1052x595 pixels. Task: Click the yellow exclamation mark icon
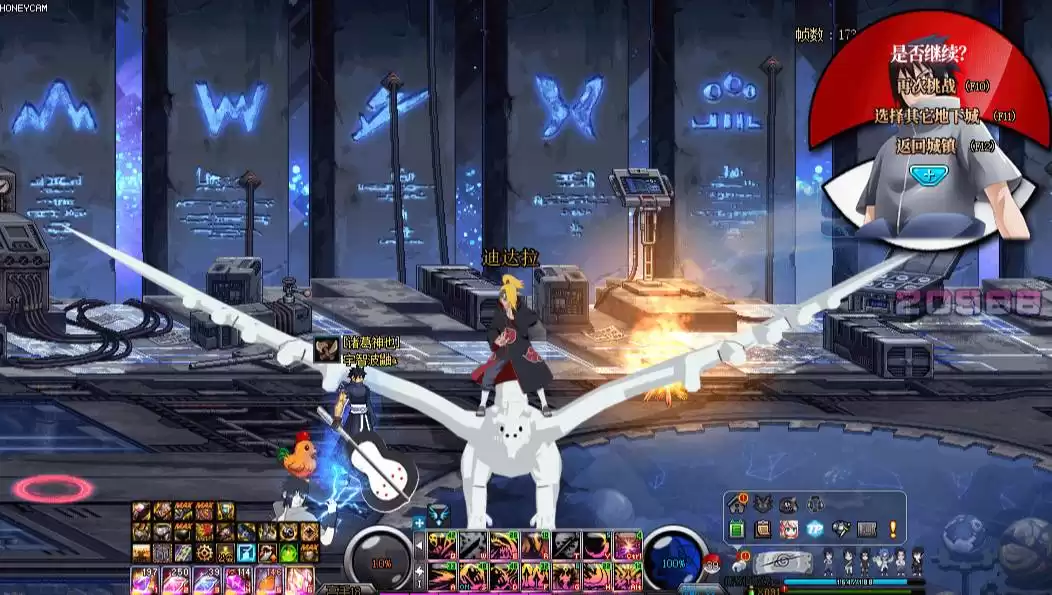(x=892, y=529)
